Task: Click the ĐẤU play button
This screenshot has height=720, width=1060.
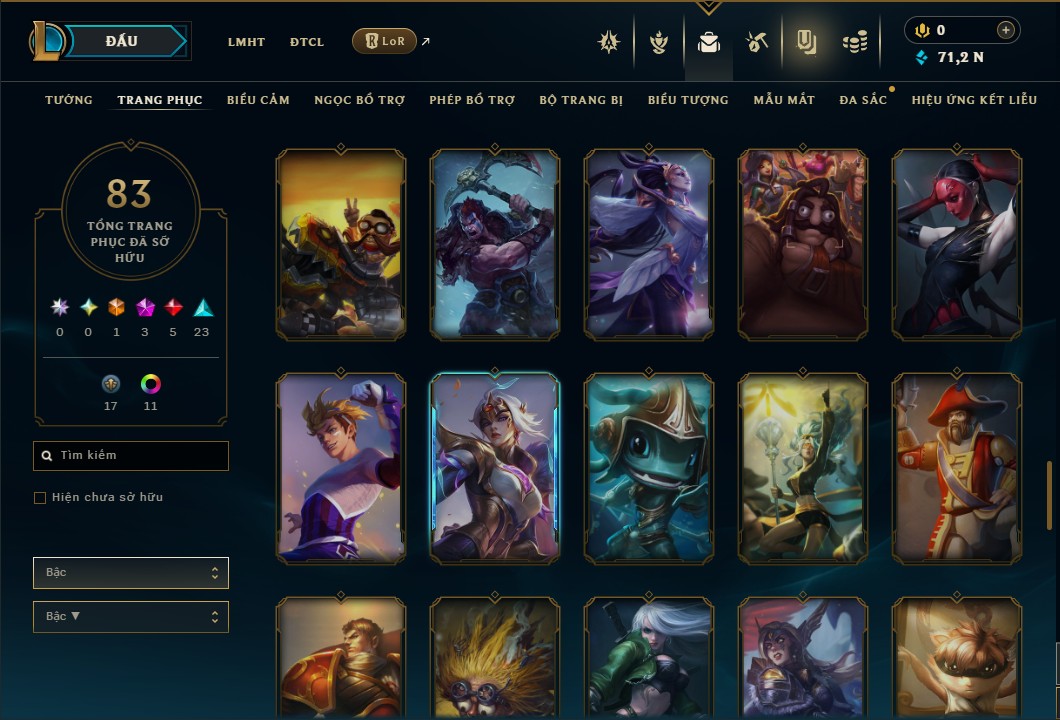Action: click(121, 41)
